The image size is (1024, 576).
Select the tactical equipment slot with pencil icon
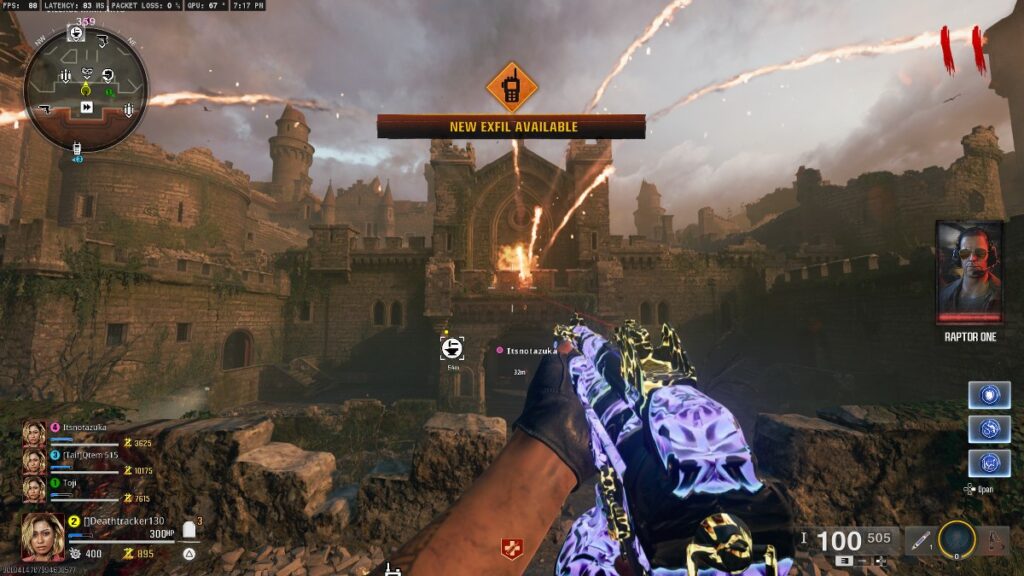pos(920,541)
